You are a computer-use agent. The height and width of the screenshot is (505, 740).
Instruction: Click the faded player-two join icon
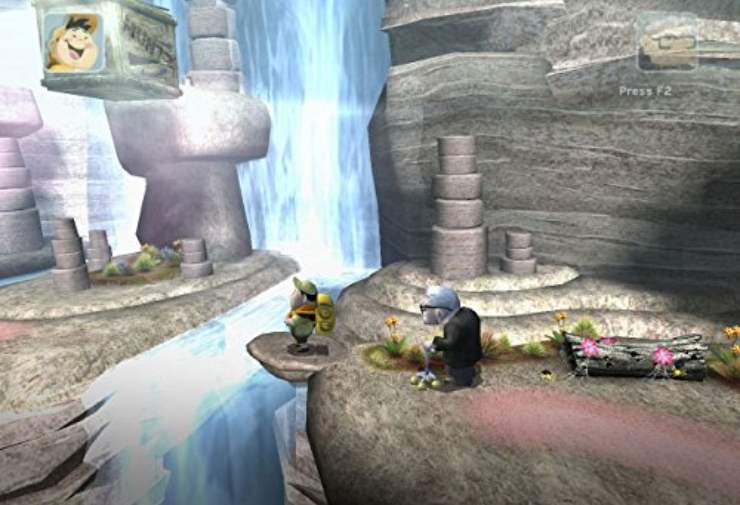pyautogui.click(x=667, y=47)
